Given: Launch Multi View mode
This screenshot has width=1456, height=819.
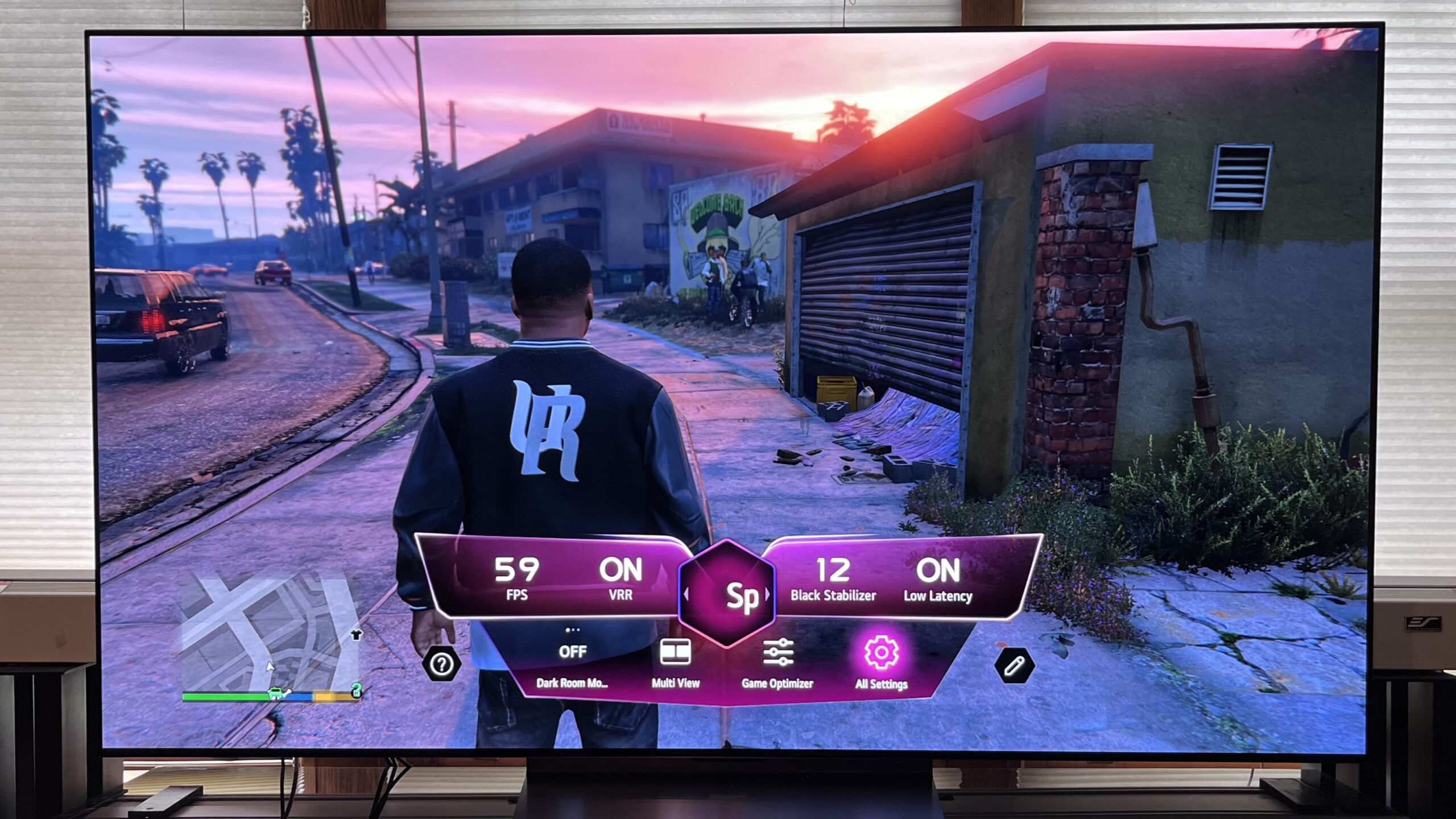Looking at the screenshot, I should (x=675, y=662).
